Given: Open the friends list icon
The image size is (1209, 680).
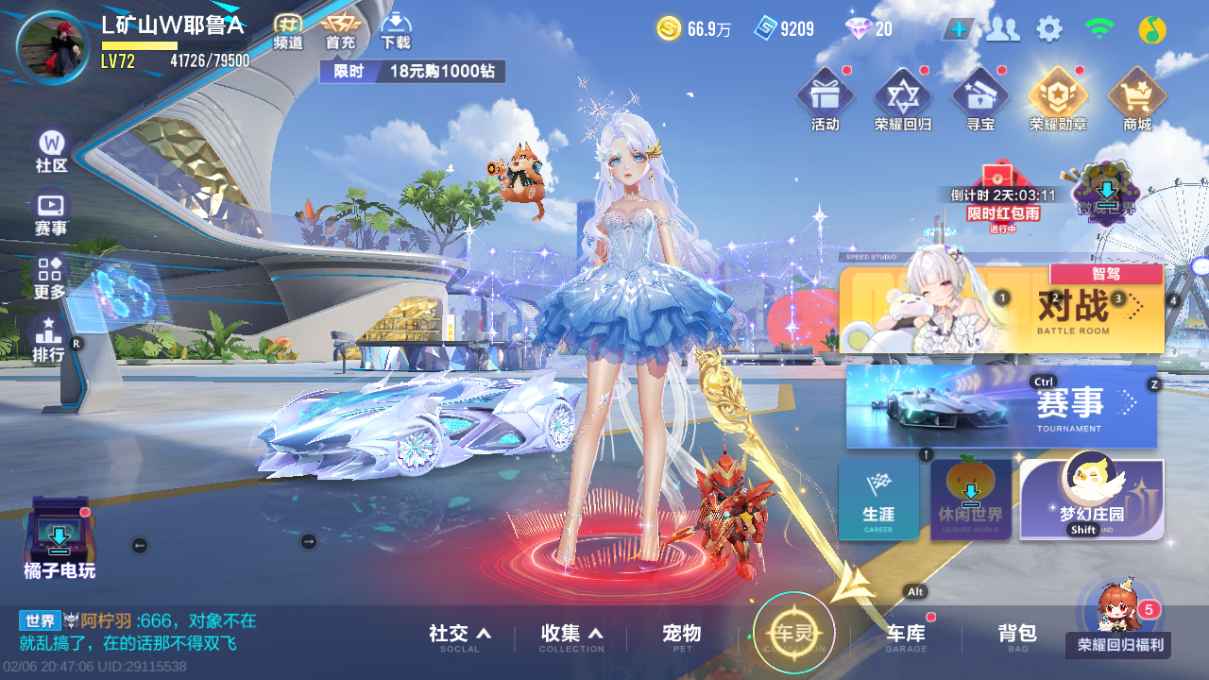Looking at the screenshot, I should click(x=1002, y=29).
